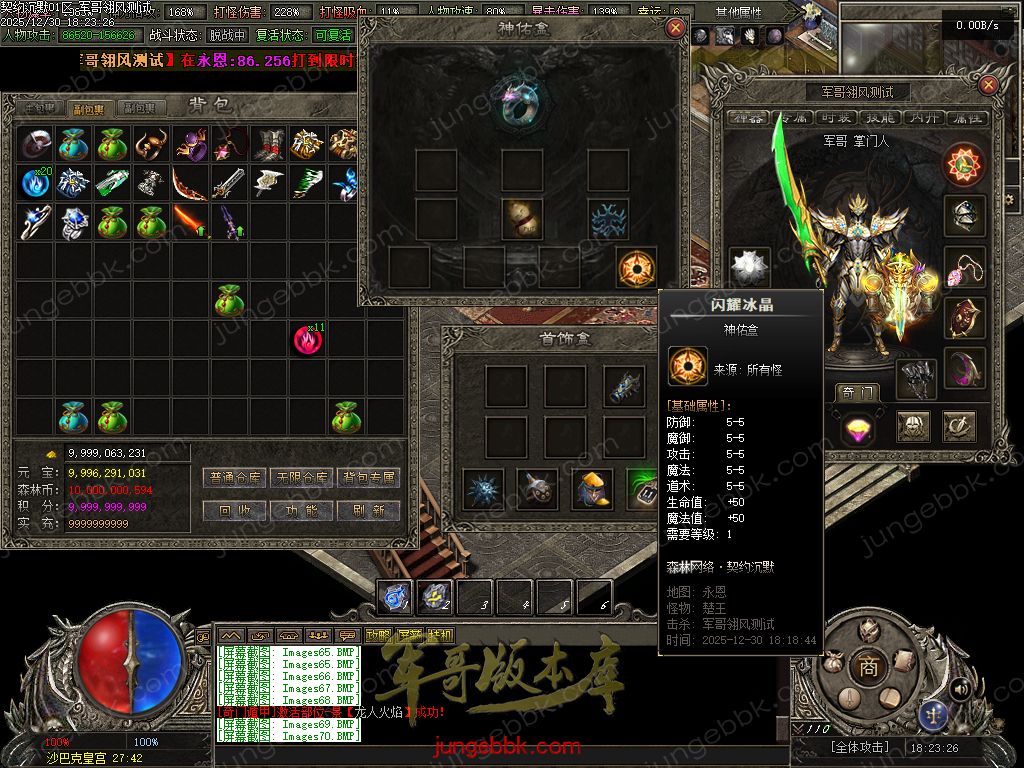Open the shop via the 商 button
Screen dimensions: 1024x768
[x=869, y=666]
